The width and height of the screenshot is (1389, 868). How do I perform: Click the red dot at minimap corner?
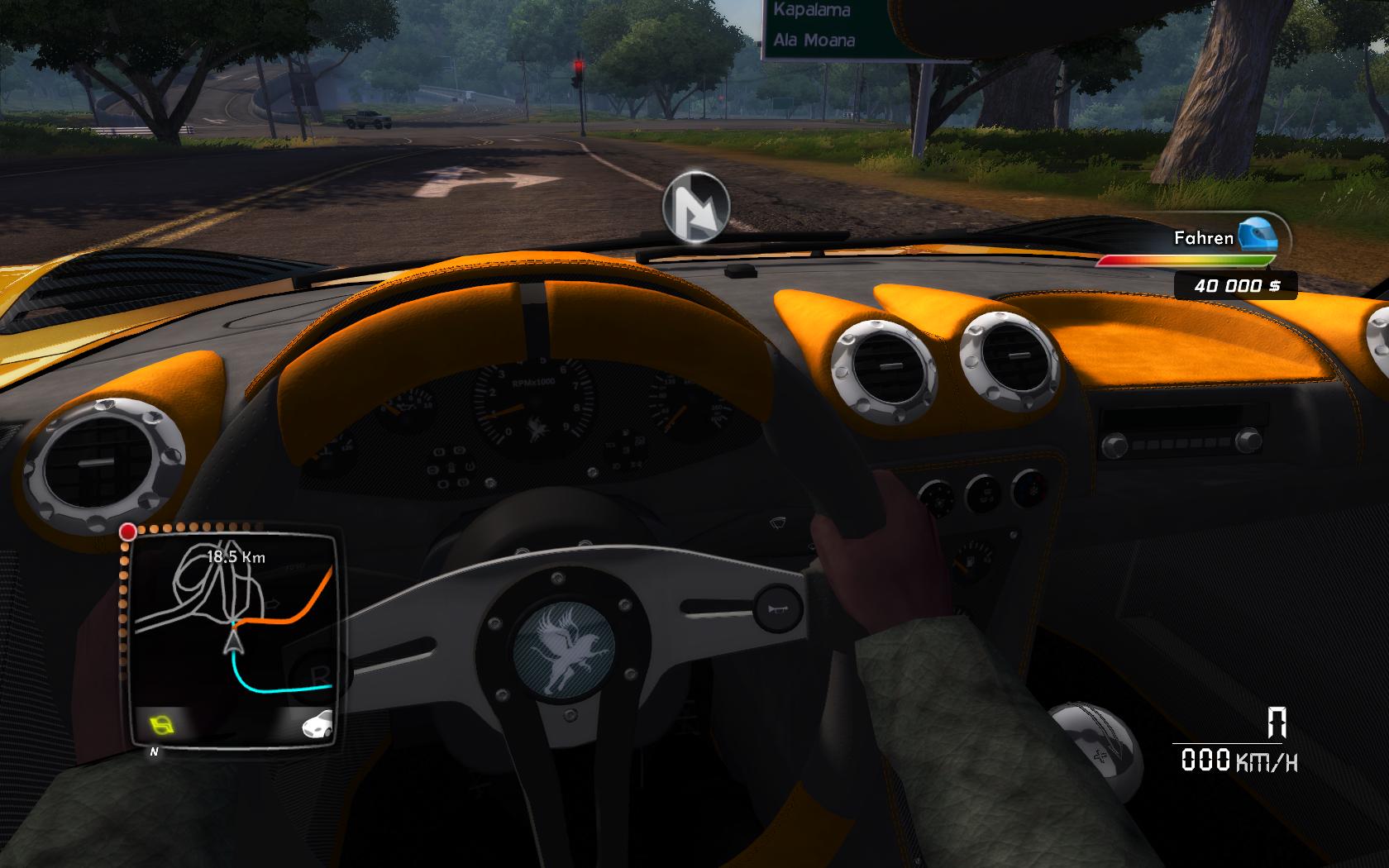click(128, 532)
